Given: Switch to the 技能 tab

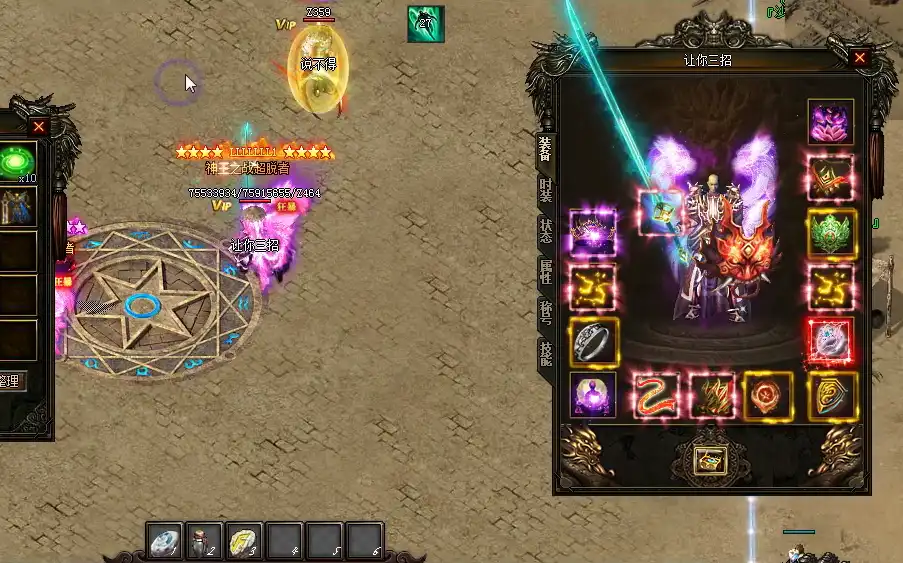Looking at the screenshot, I should (545, 352).
